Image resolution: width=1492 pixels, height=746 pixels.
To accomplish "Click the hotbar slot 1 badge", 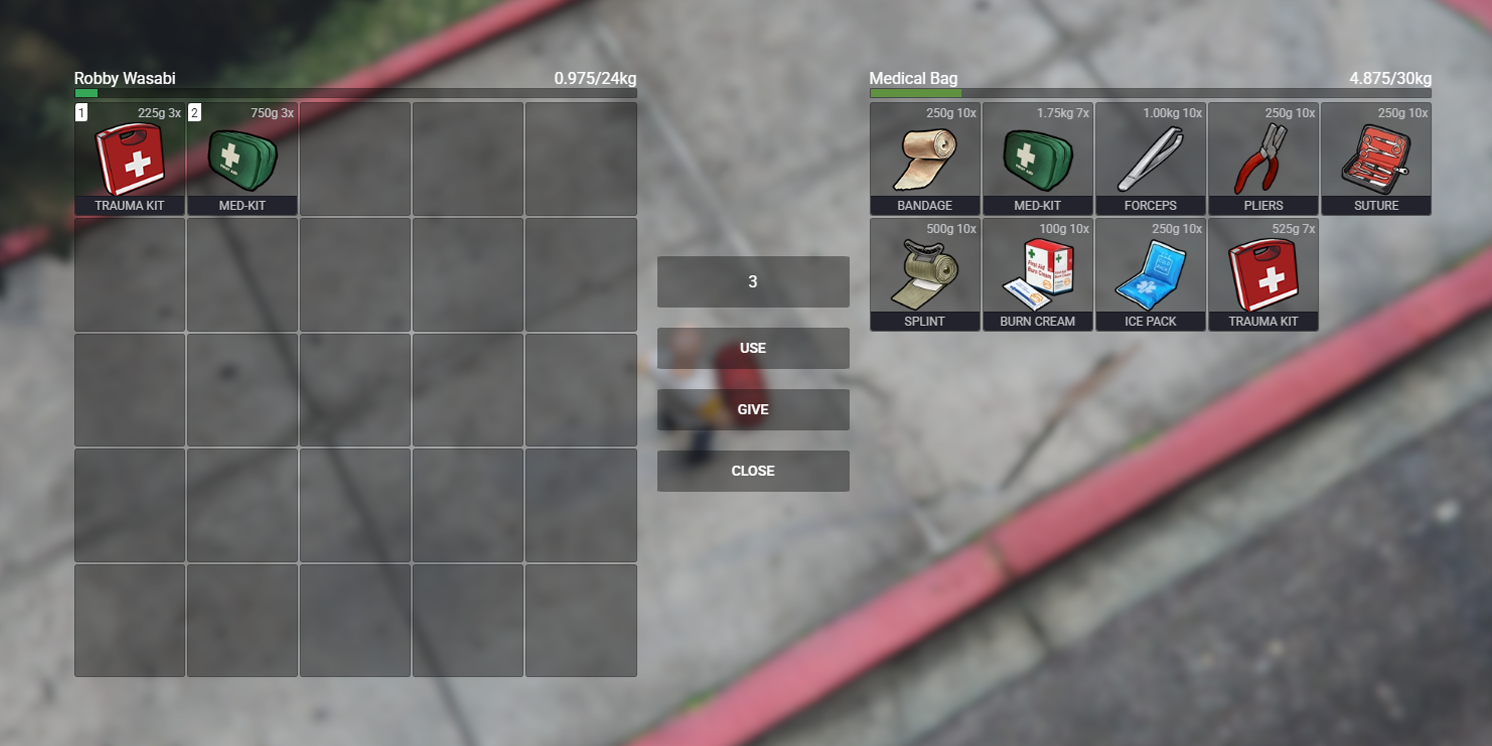I will (81, 112).
